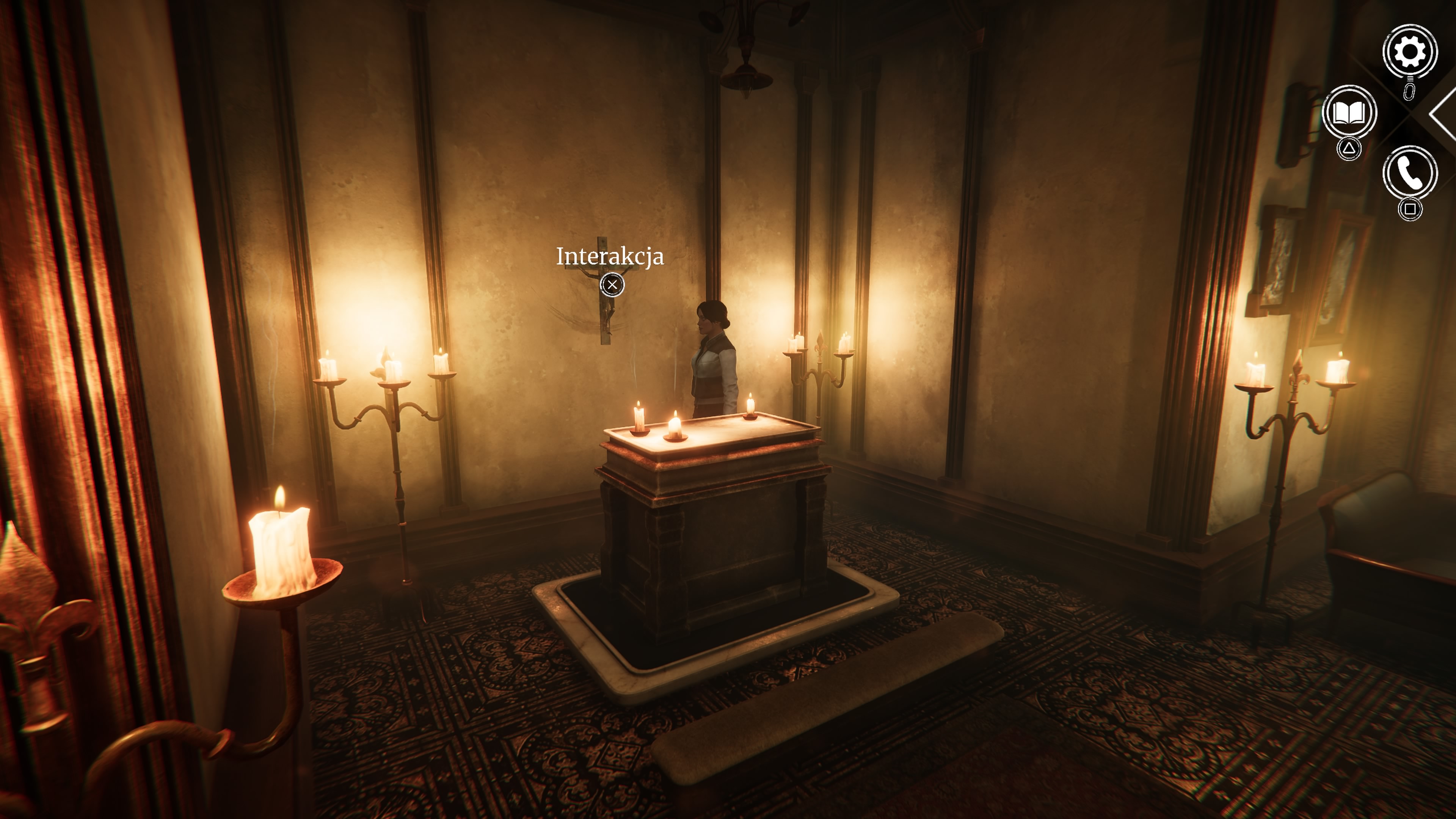Open the telephone handset icon
The height and width of the screenshot is (819, 1456).
coord(1410,174)
